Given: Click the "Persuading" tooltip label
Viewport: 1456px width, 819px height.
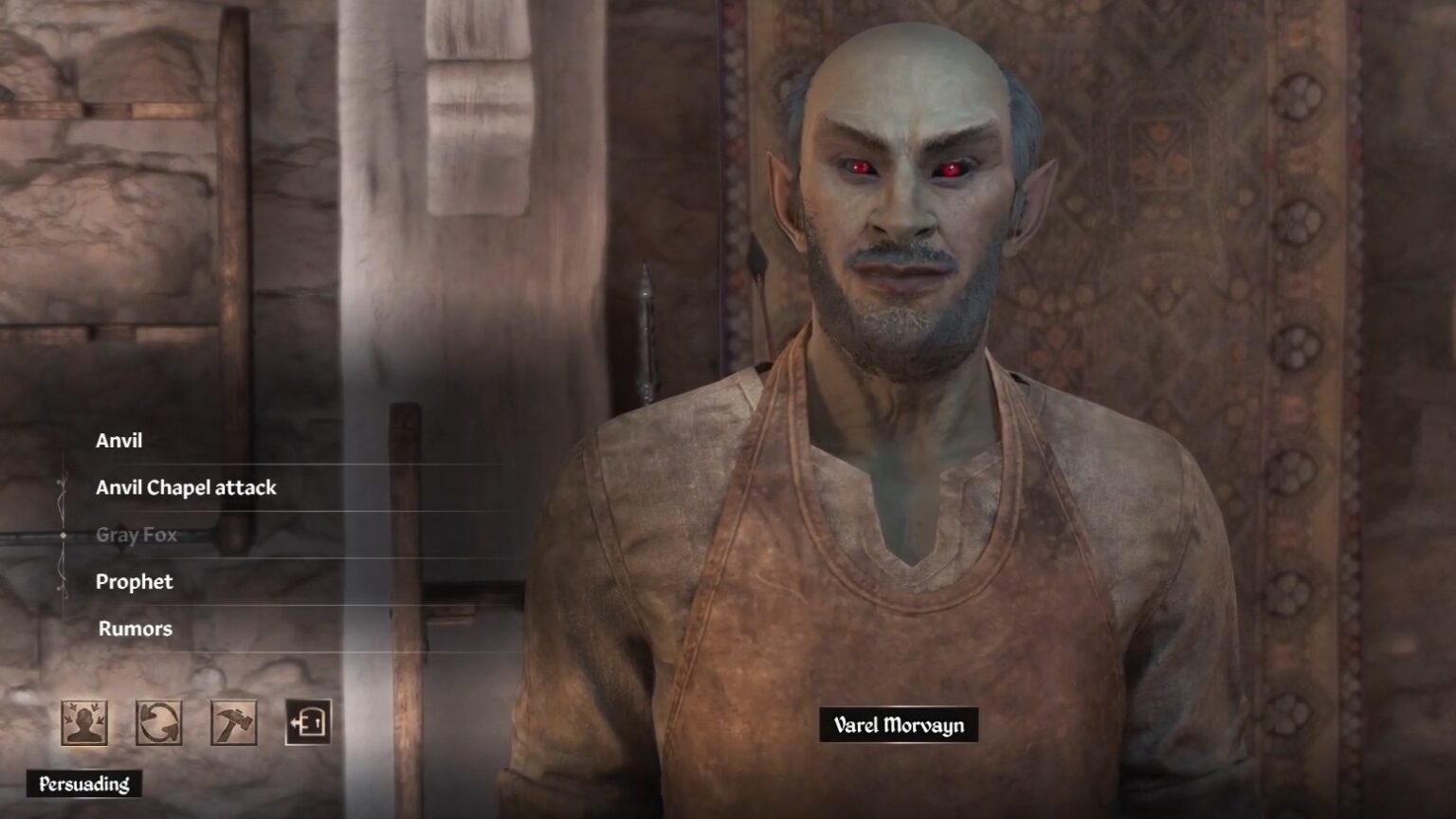Looking at the screenshot, I should [83, 784].
